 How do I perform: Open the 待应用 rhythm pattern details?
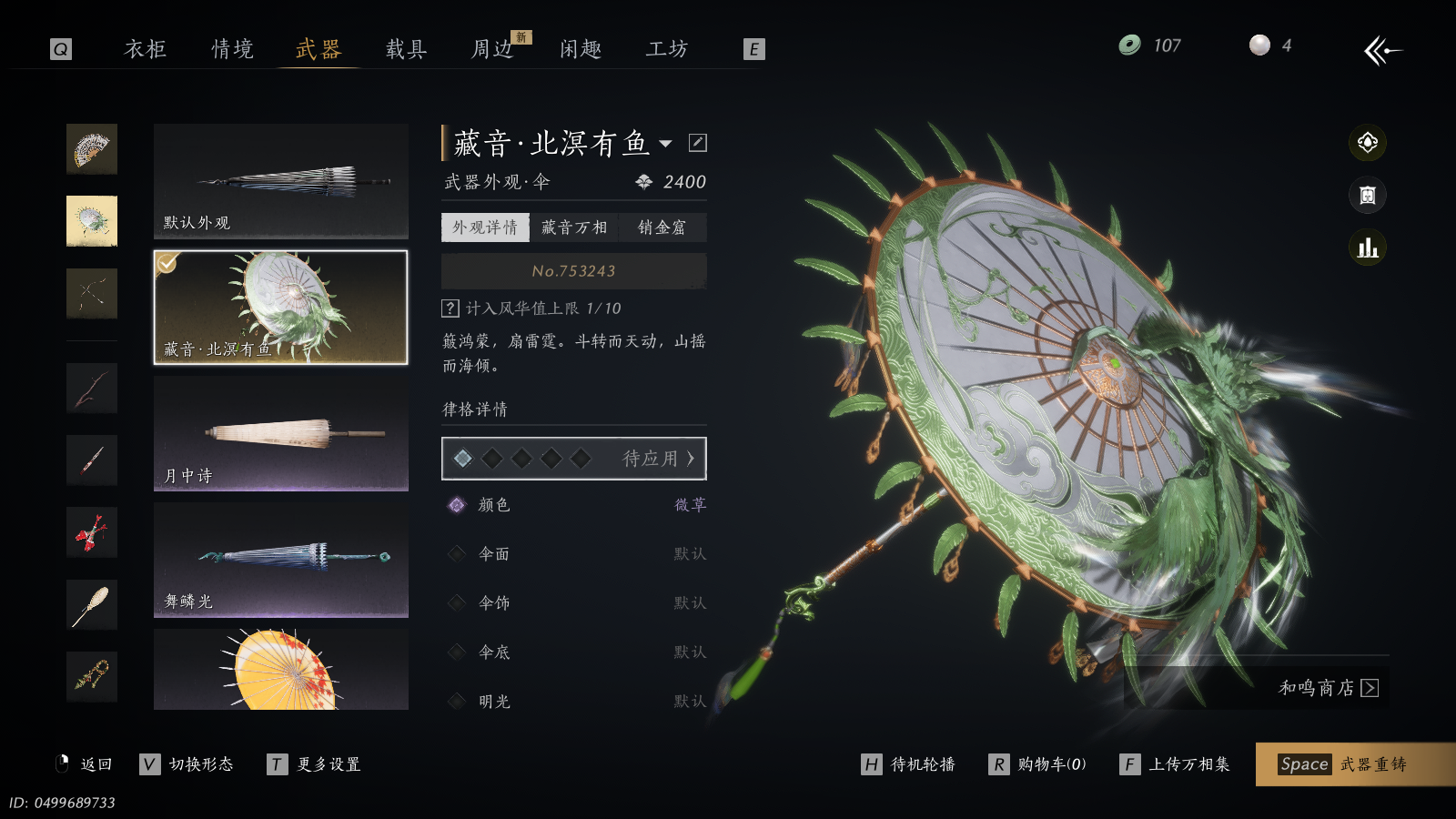click(574, 459)
